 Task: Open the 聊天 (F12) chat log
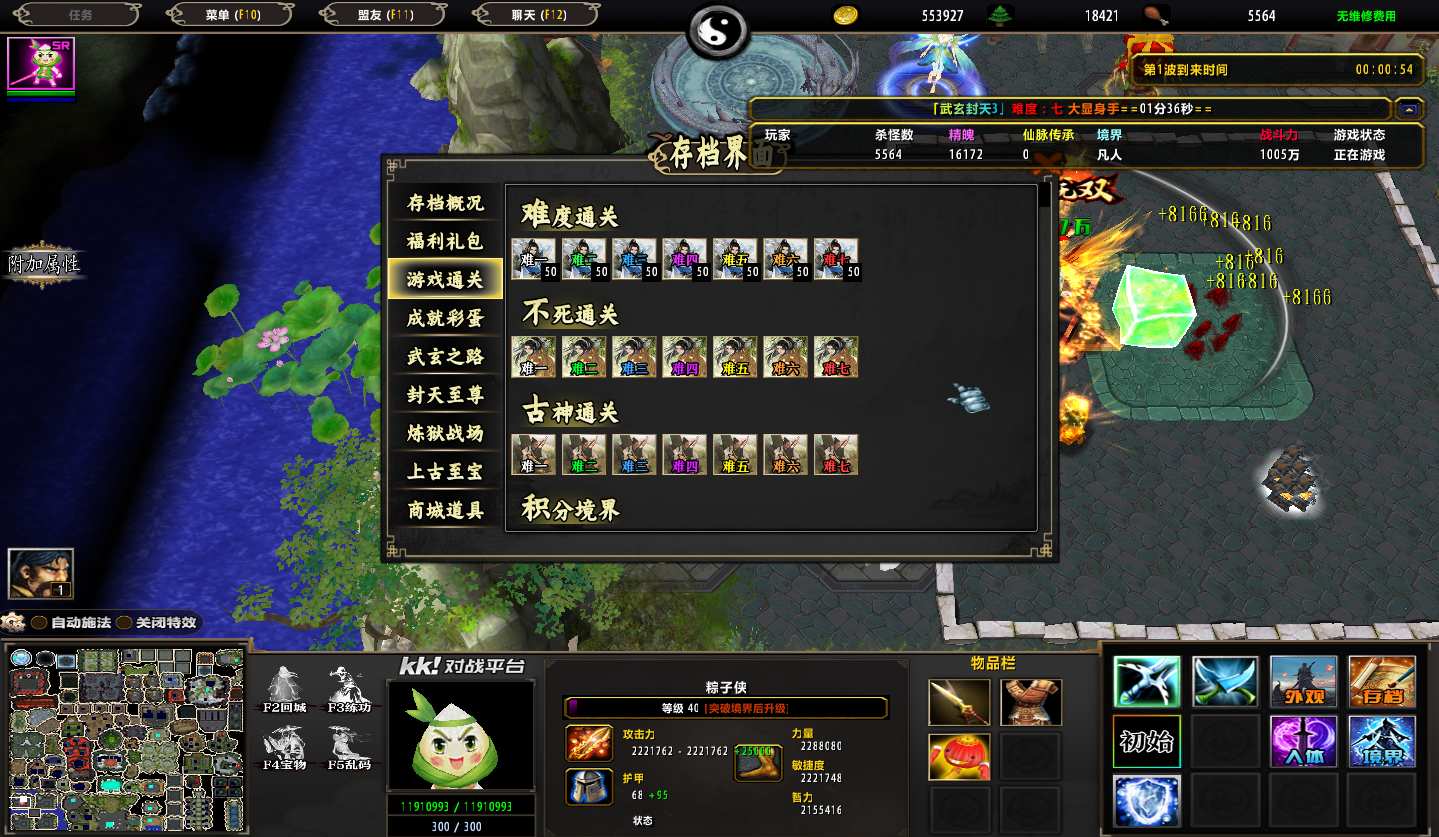538,15
